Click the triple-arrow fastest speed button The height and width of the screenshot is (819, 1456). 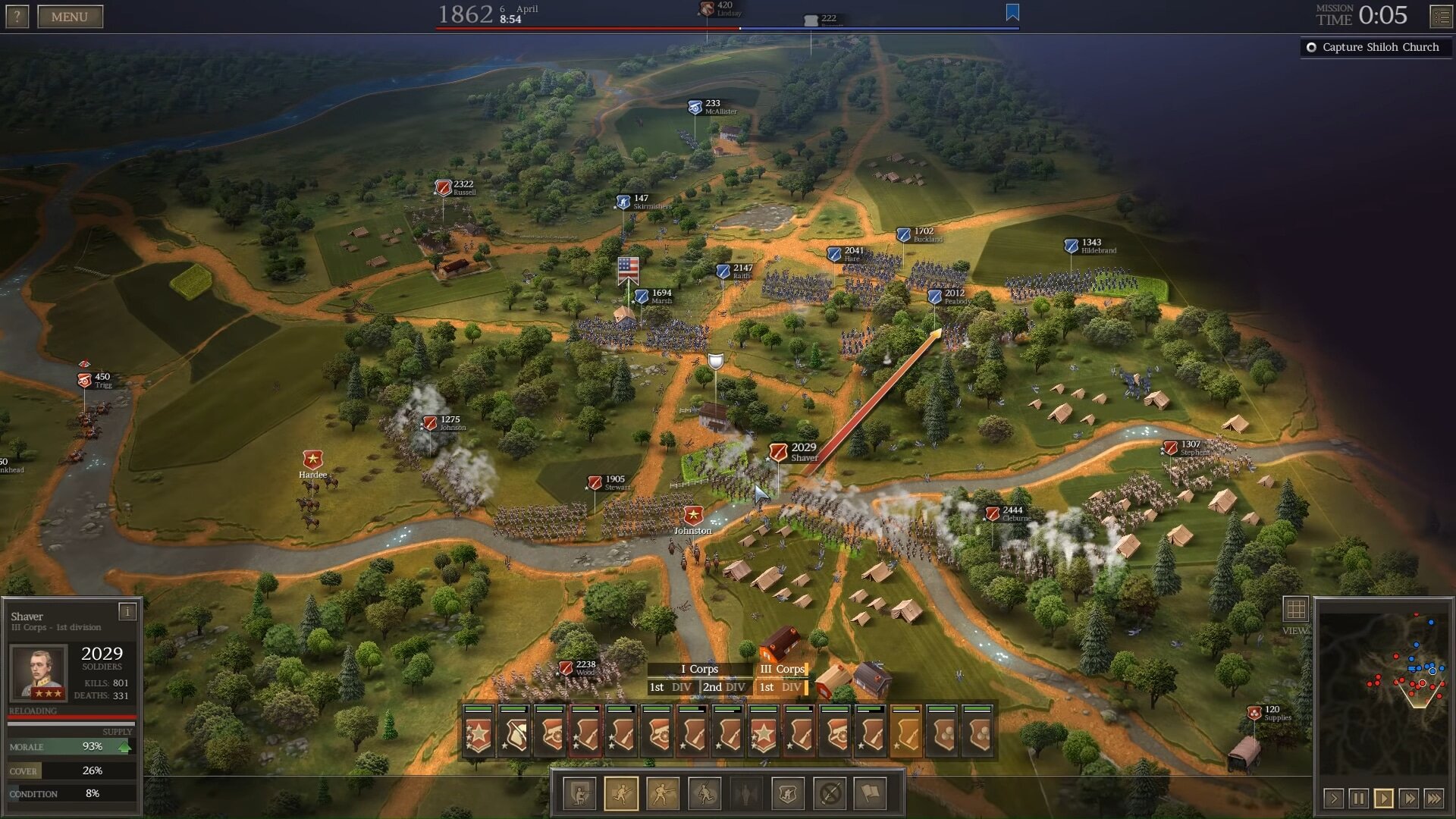click(1435, 798)
